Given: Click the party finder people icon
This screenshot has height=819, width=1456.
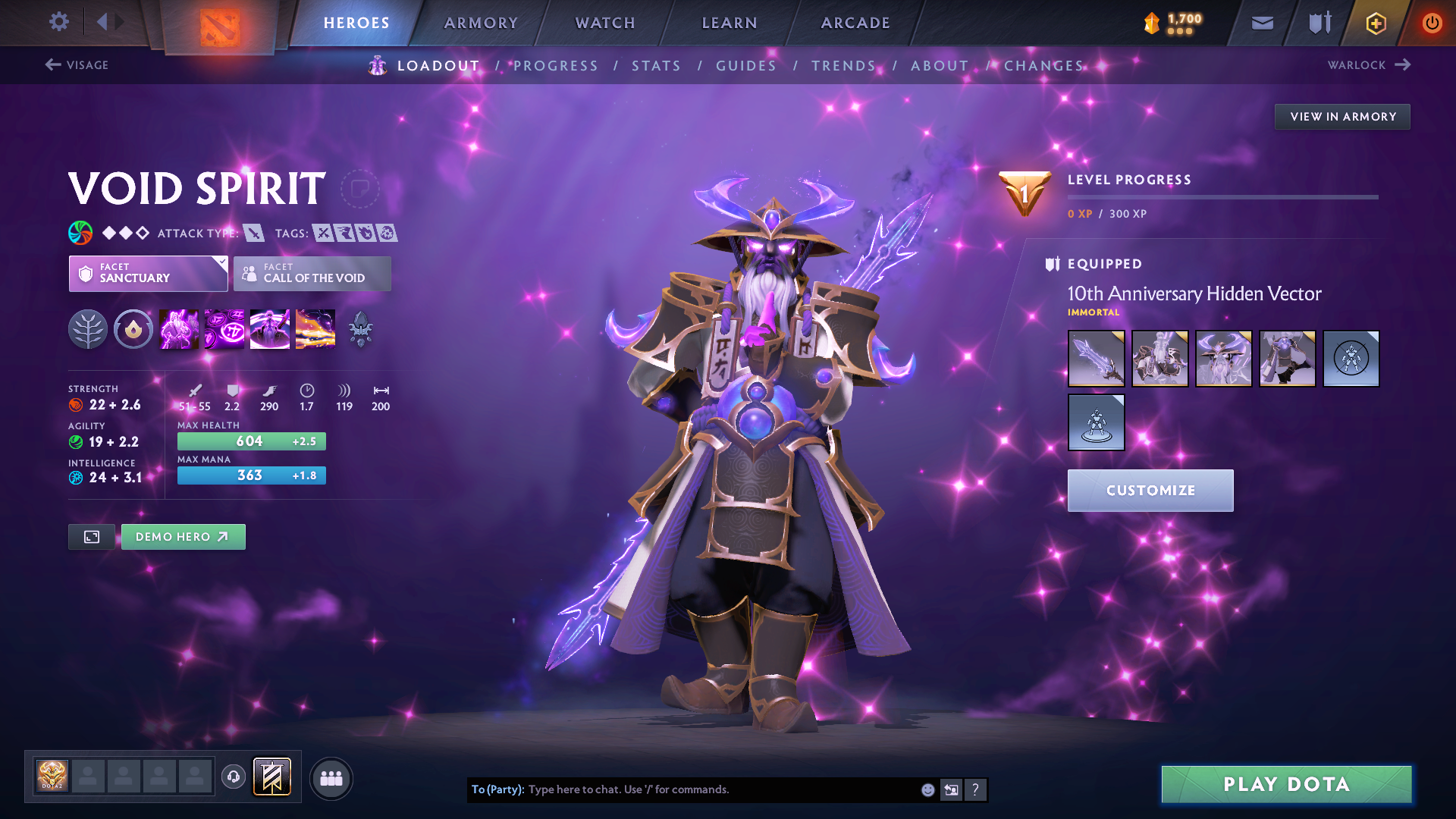Looking at the screenshot, I should click(x=331, y=777).
